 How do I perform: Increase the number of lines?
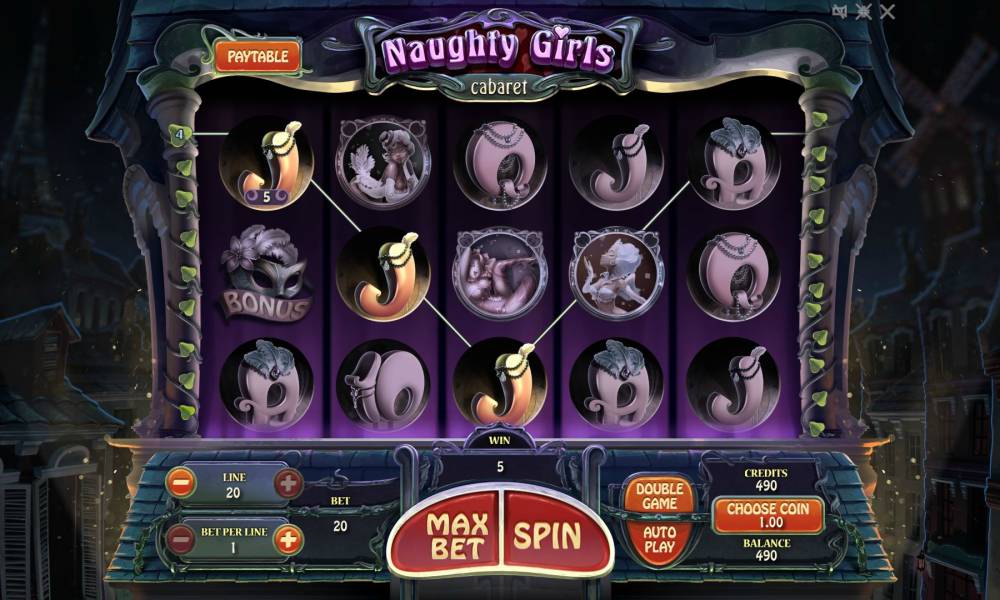tap(287, 485)
